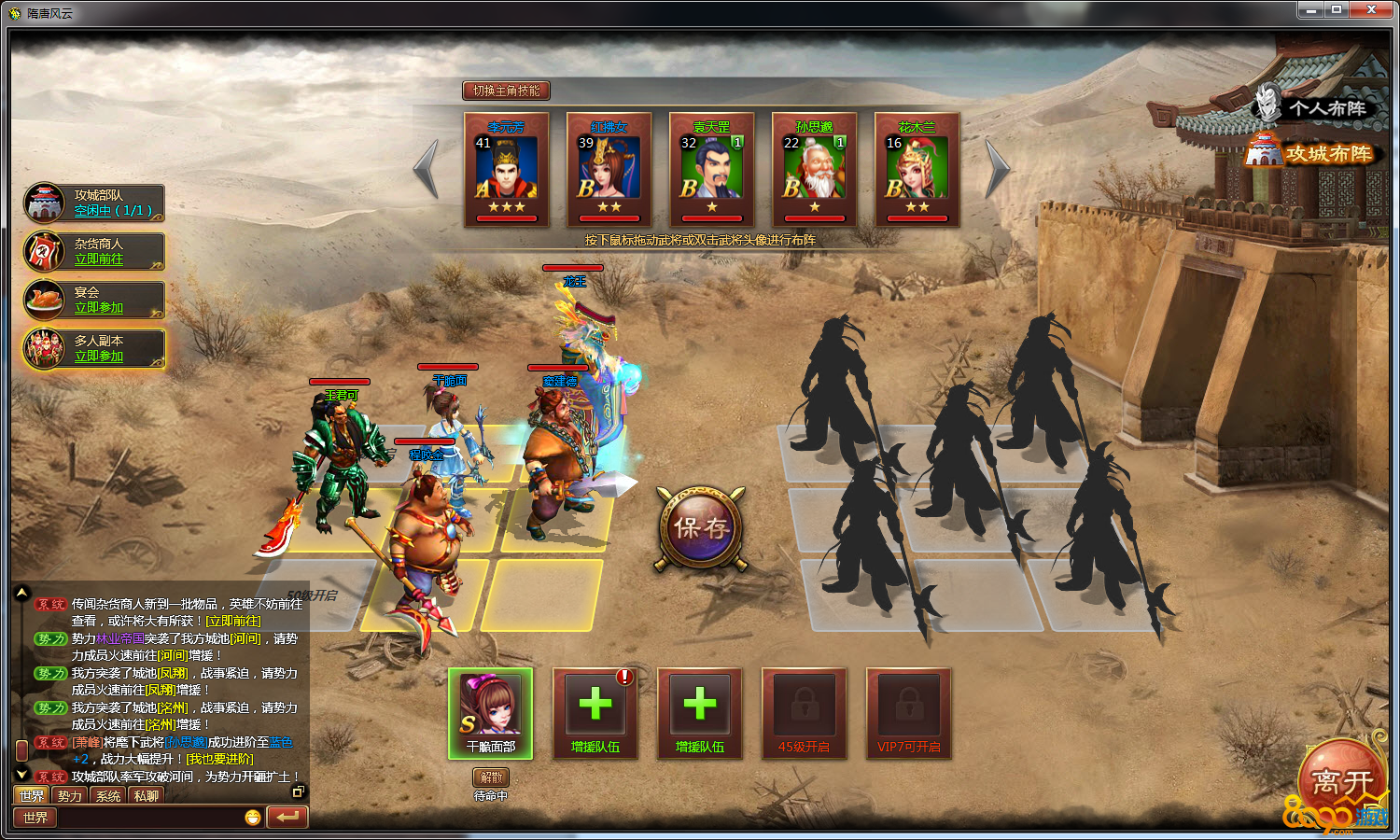Click the 切换主角技能 button
Image resolution: width=1400 pixels, height=840 pixels.
pos(506,91)
